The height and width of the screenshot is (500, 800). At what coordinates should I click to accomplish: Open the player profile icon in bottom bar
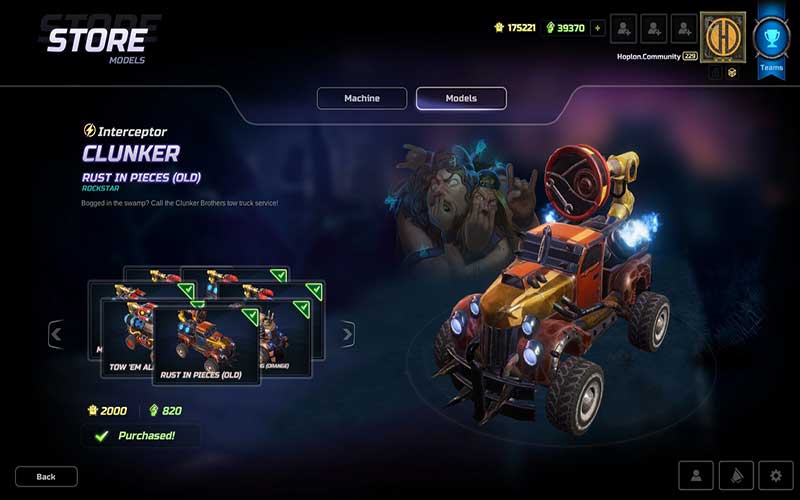coord(696,476)
